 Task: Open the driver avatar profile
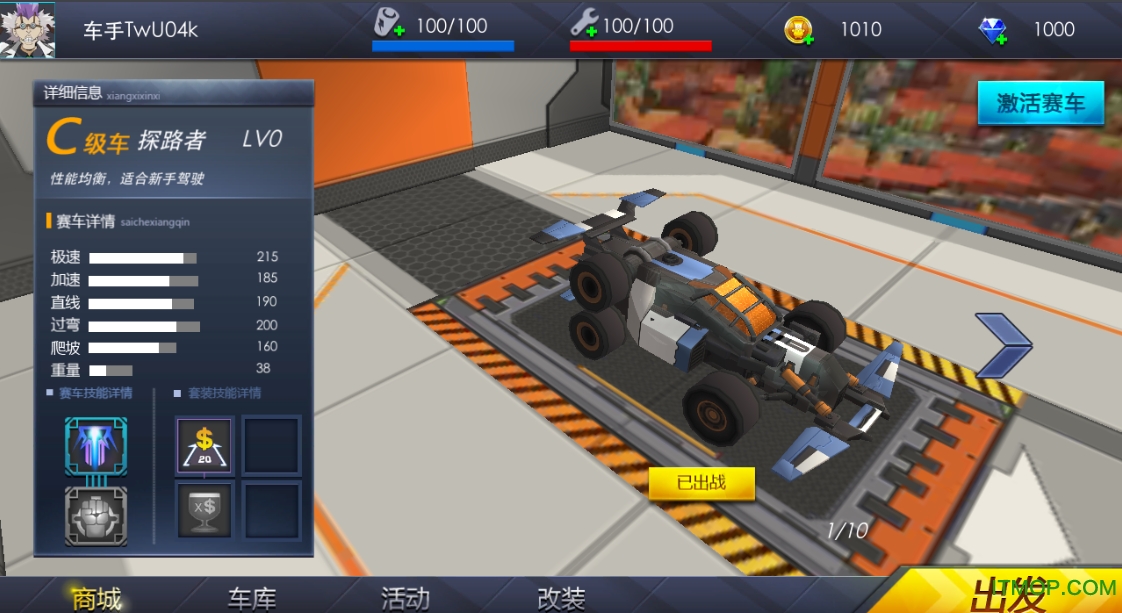[27, 29]
